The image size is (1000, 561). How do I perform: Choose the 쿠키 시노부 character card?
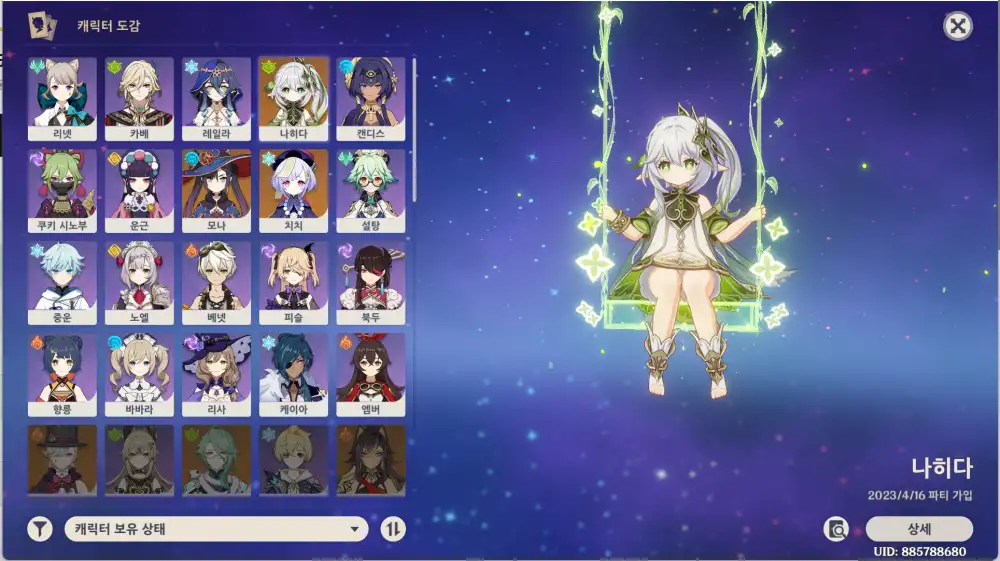(62, 190)
